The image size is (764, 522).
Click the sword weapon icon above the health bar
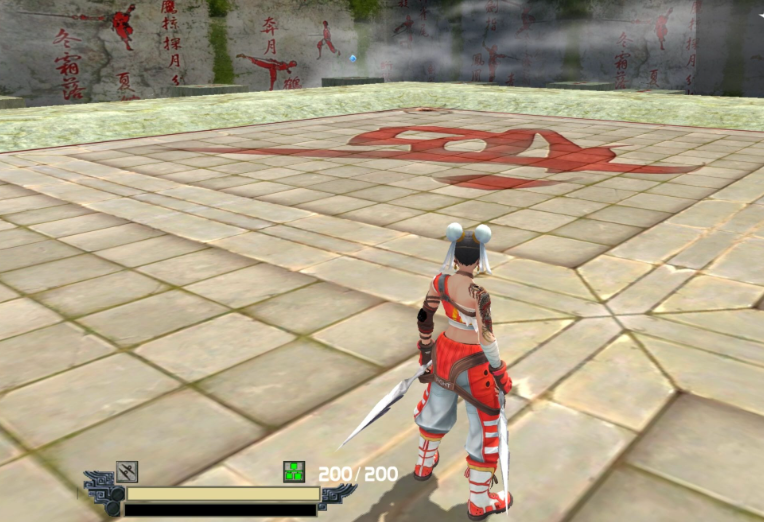click(x=126, y=471)
